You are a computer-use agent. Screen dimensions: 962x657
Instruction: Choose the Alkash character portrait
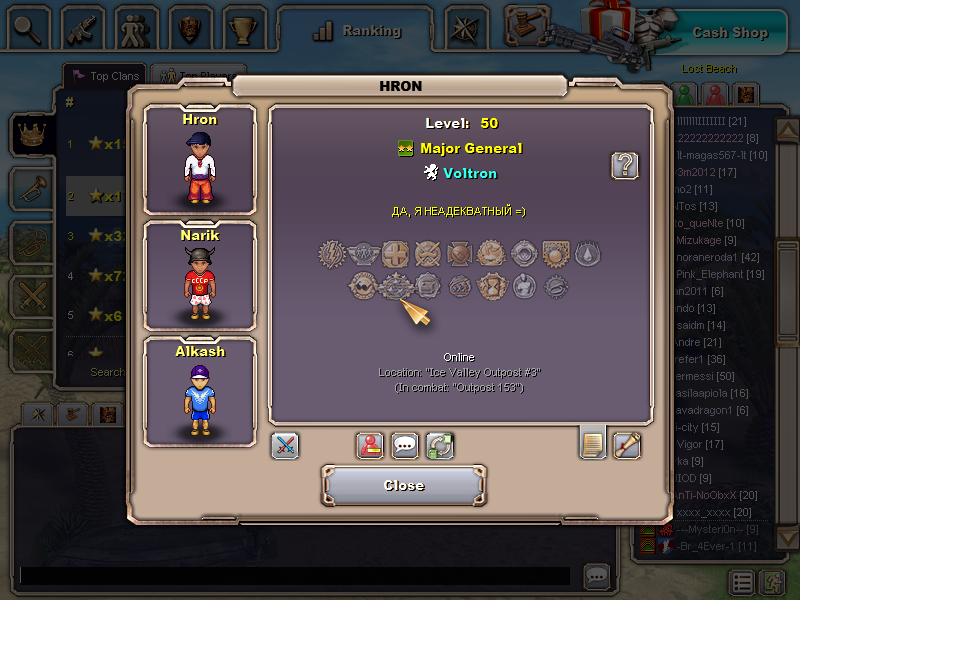200,392
